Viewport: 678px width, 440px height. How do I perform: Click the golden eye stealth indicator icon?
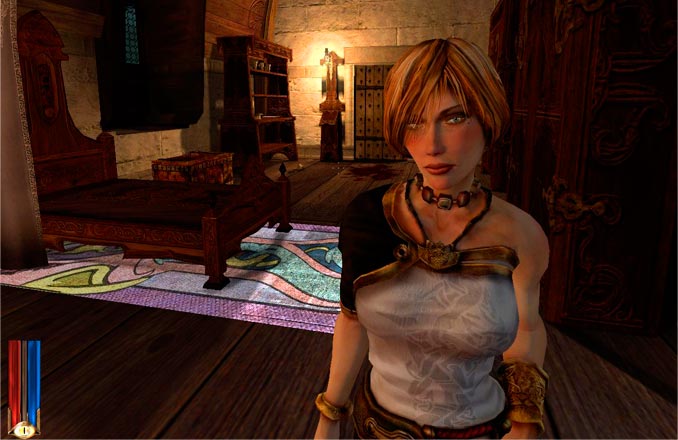point(23,428)
